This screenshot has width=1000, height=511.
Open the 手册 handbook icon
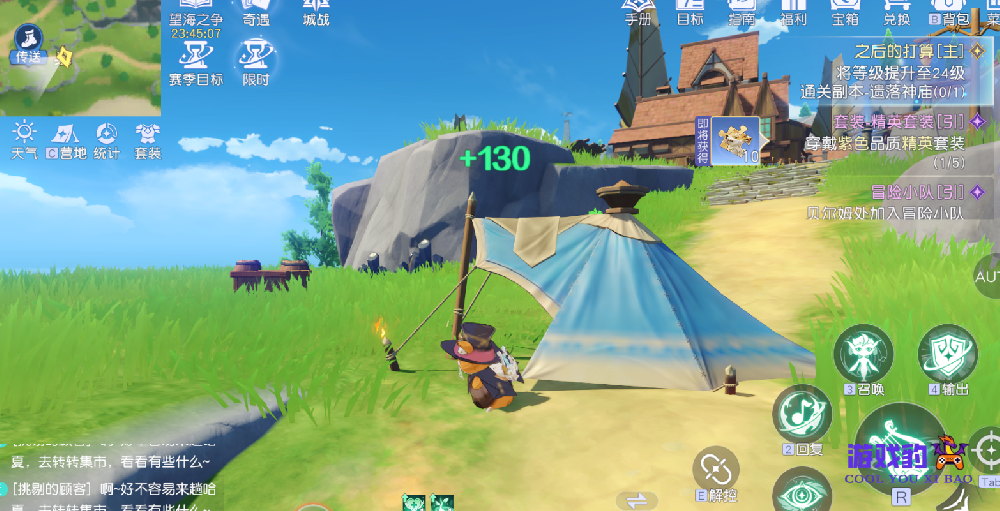pos(638,10)
